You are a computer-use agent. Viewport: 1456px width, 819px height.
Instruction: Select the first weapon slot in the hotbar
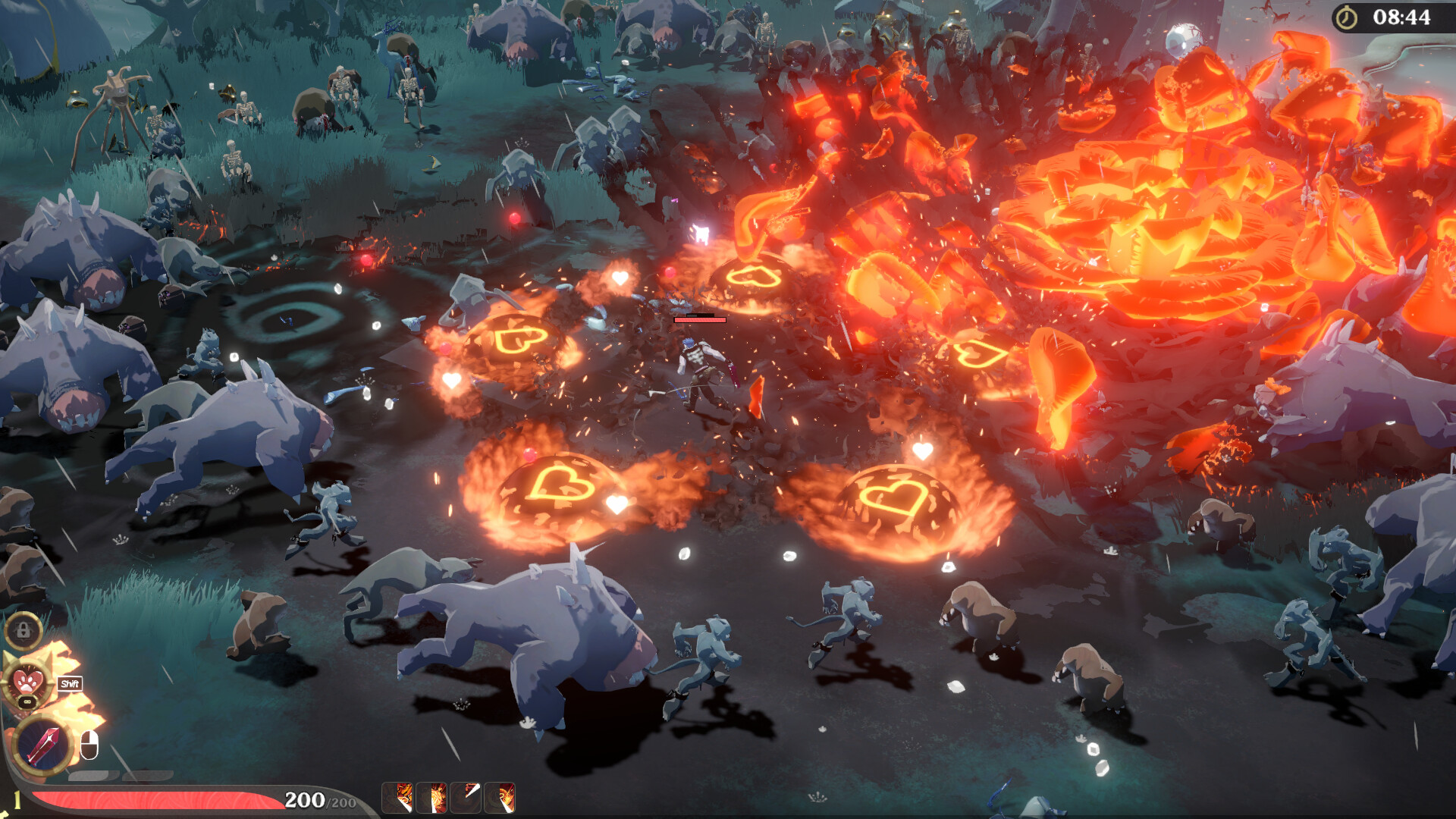[x=397, y=799]
